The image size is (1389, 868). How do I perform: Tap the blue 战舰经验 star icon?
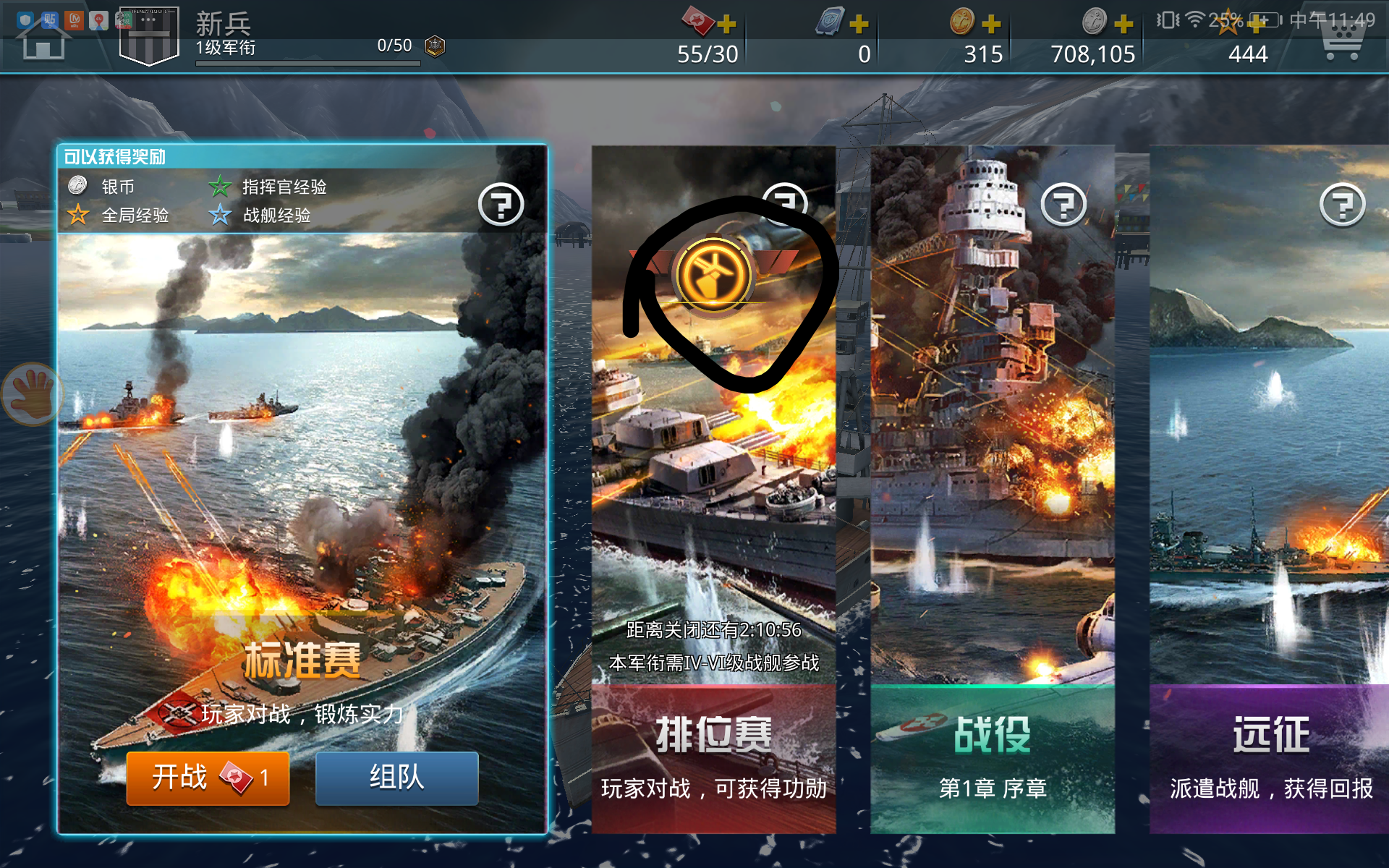click(219, 216)
